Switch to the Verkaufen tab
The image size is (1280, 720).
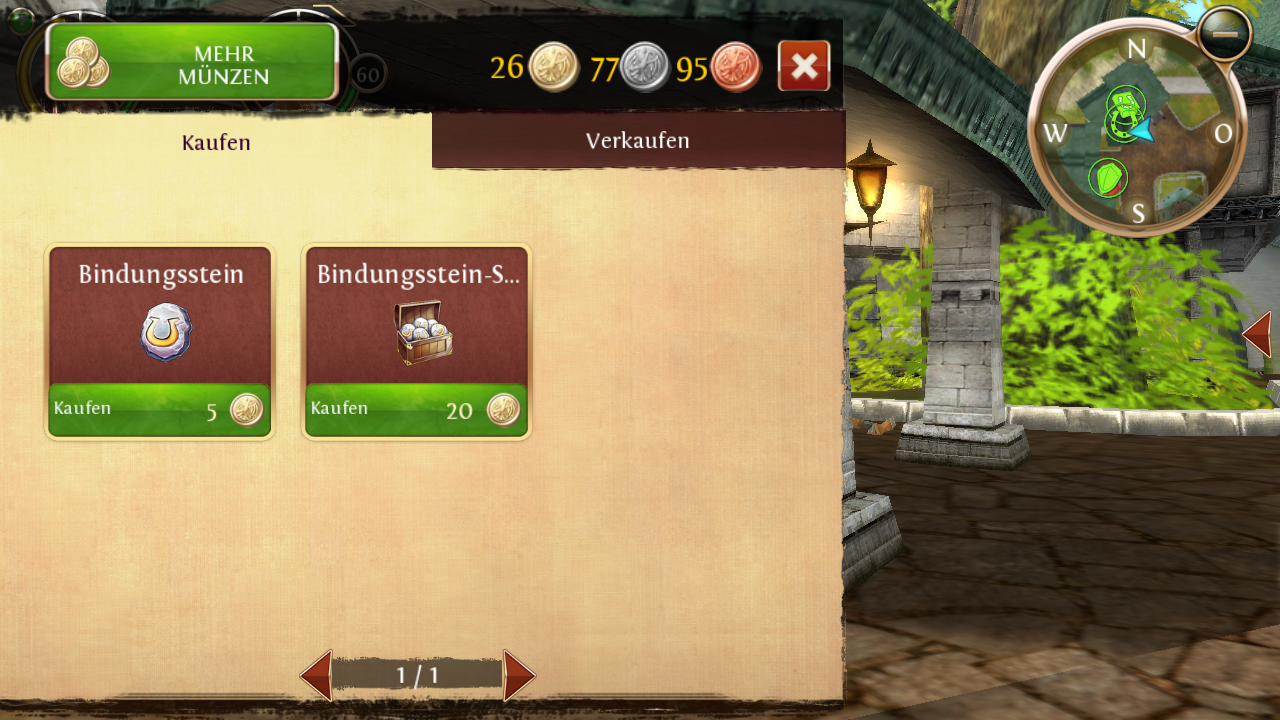tap(638, 141)
